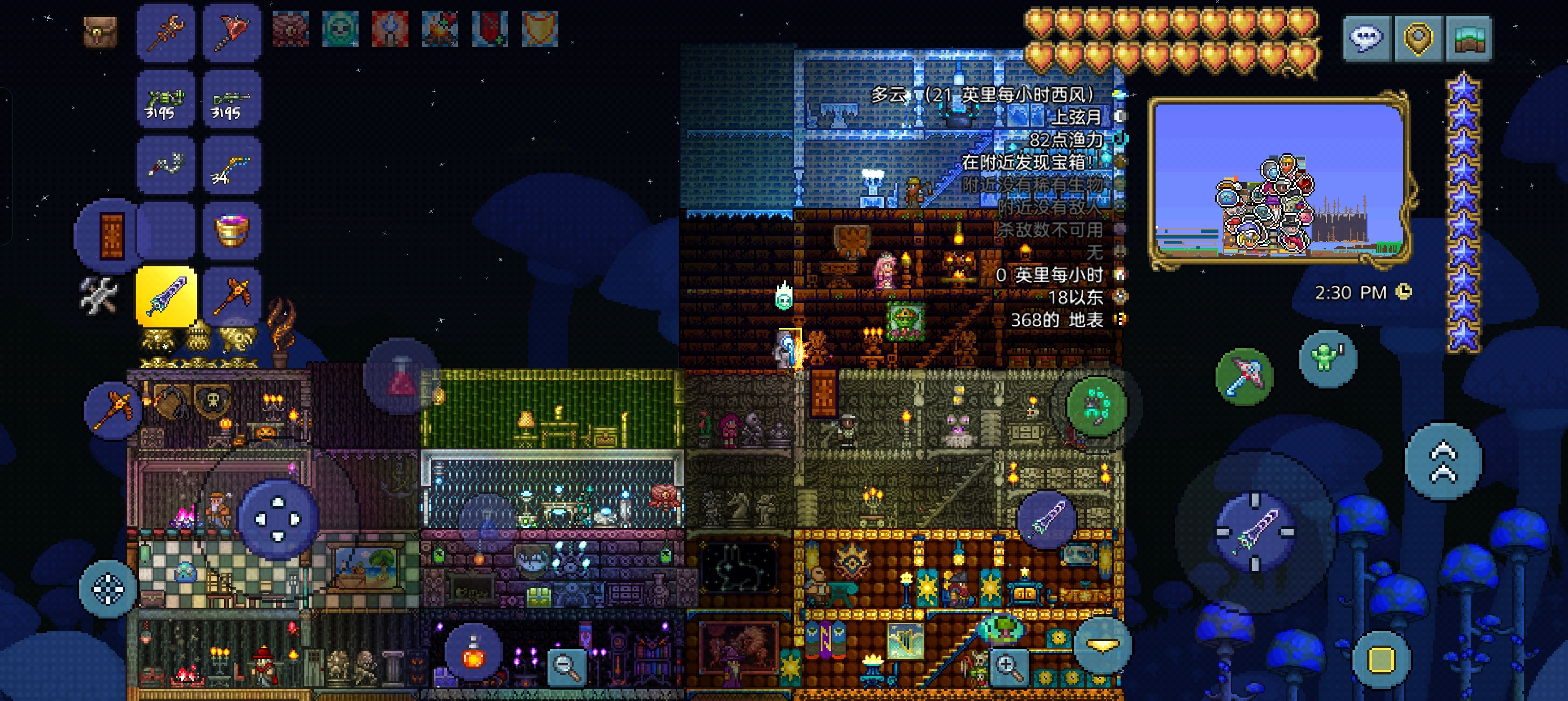Open the chat bubble button
This screenshot has height=701, width=1568.
[x=1367, y=38]
